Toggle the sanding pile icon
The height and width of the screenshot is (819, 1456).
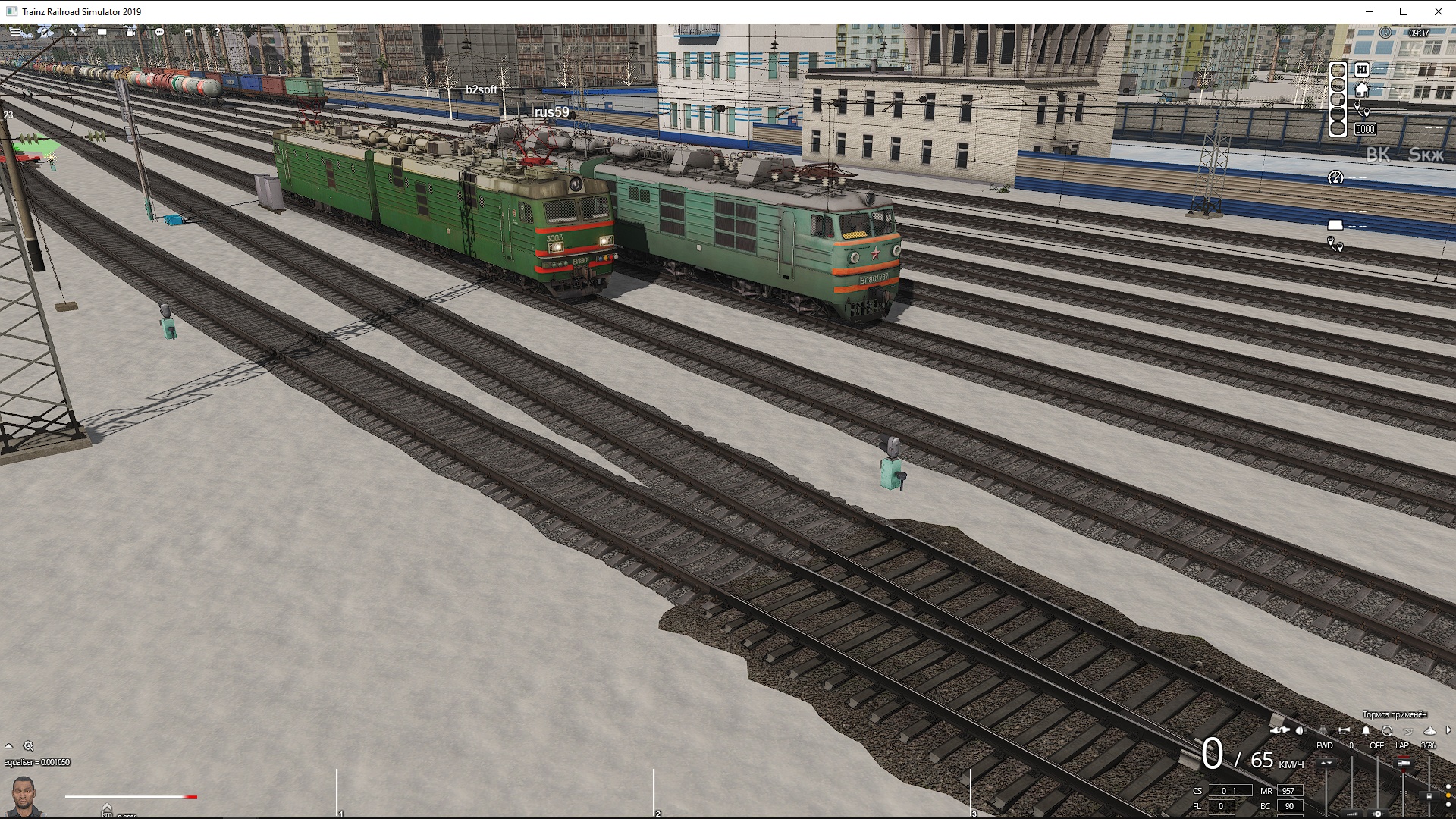pyautogui.click(x=1429, y=730)
